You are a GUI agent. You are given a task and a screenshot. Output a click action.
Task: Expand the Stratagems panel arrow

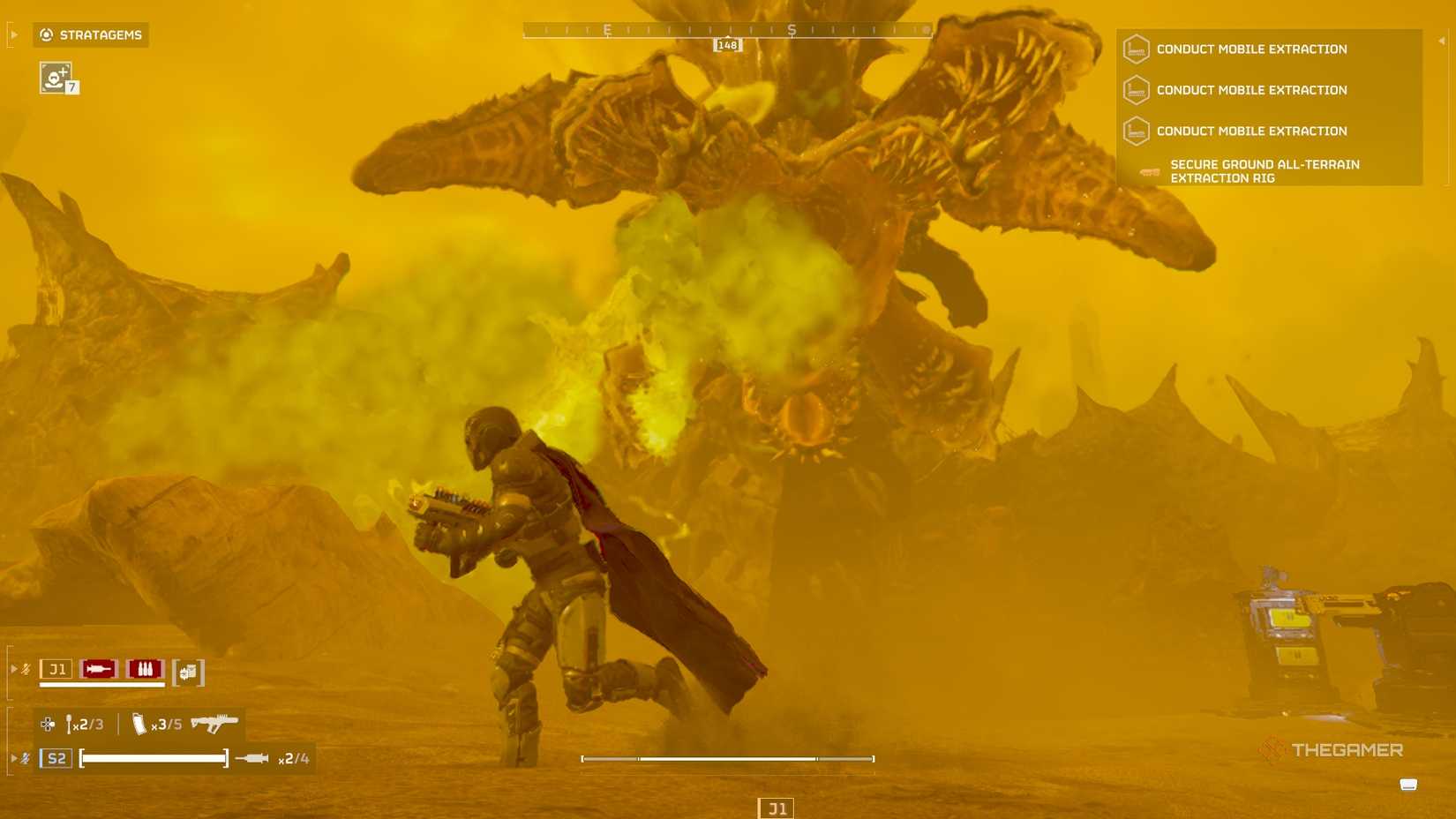[x=12, y=34]
